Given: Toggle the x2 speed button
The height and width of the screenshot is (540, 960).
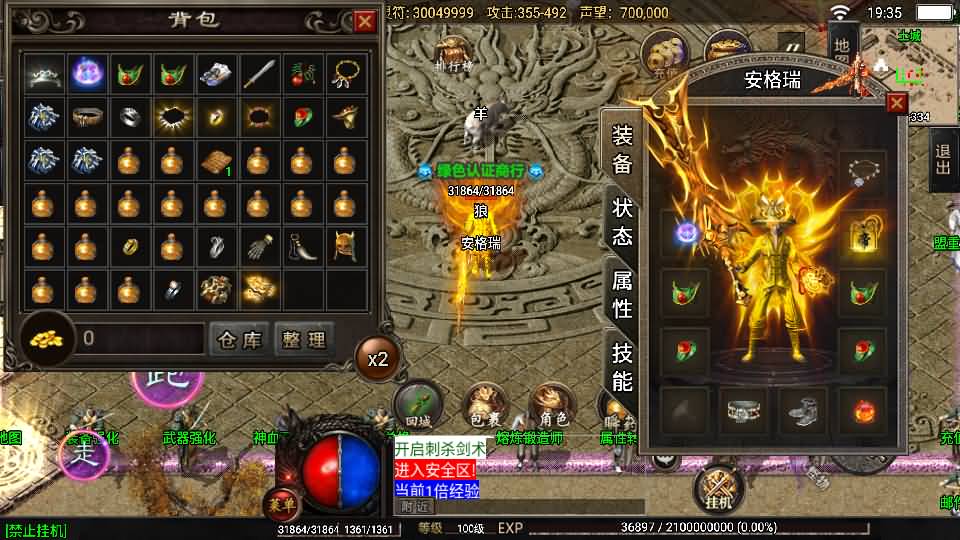Looking at the screenshot, I should coord(378,358).
